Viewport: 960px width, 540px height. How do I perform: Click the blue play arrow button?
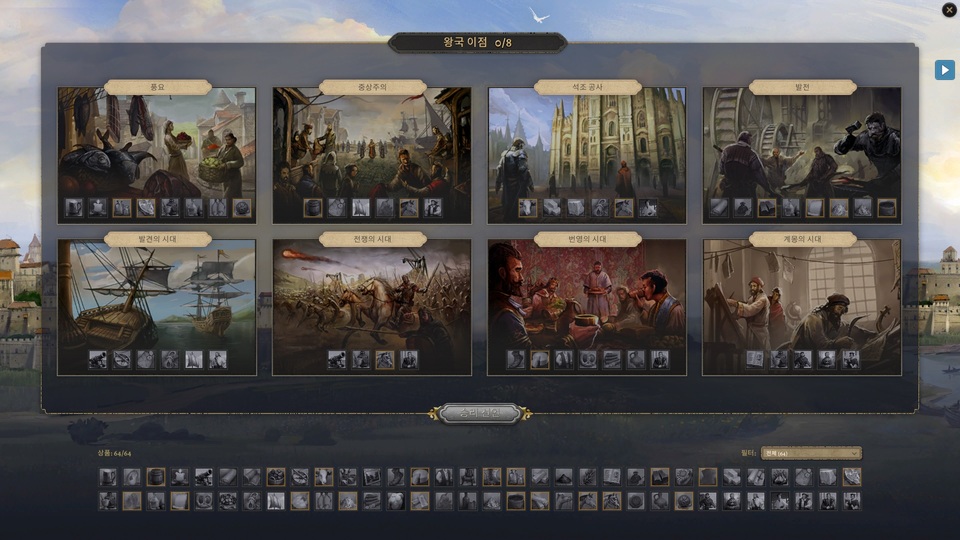(944, 70)
